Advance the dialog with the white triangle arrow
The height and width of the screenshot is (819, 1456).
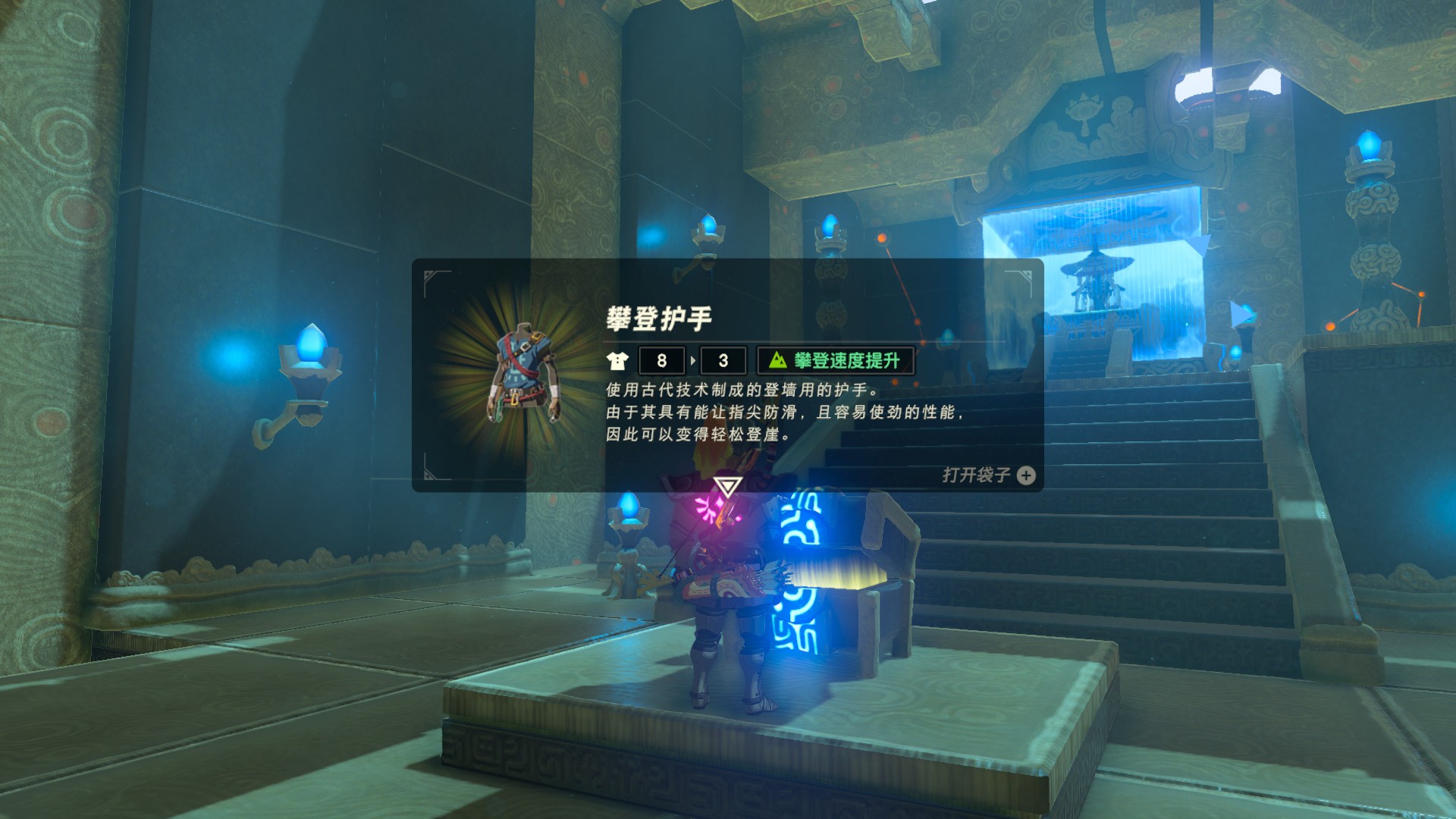pyautogui.click(x=727, y=486)
